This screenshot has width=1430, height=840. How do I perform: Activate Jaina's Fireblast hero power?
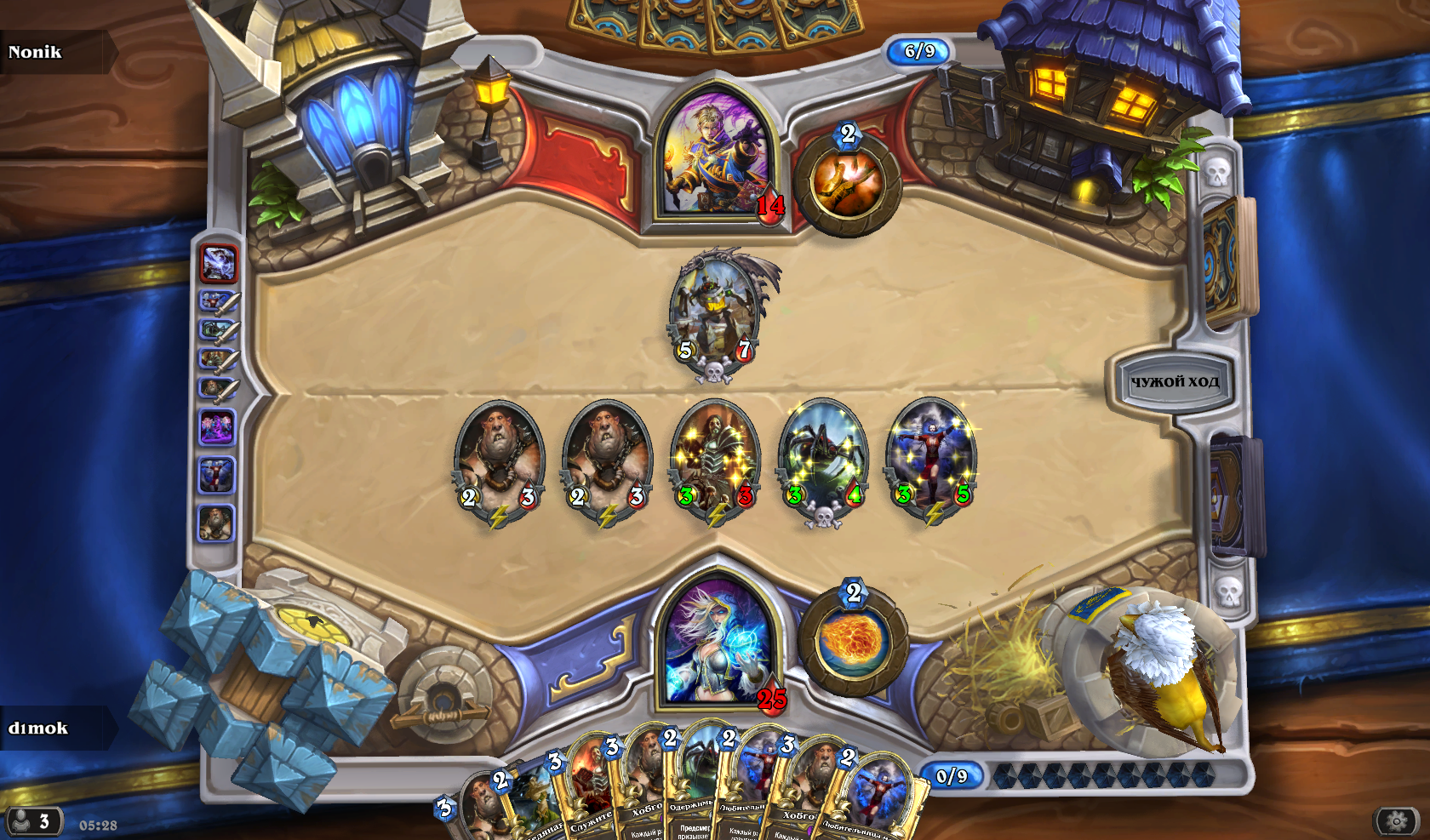pyautogui.click(x=852, y=641)
